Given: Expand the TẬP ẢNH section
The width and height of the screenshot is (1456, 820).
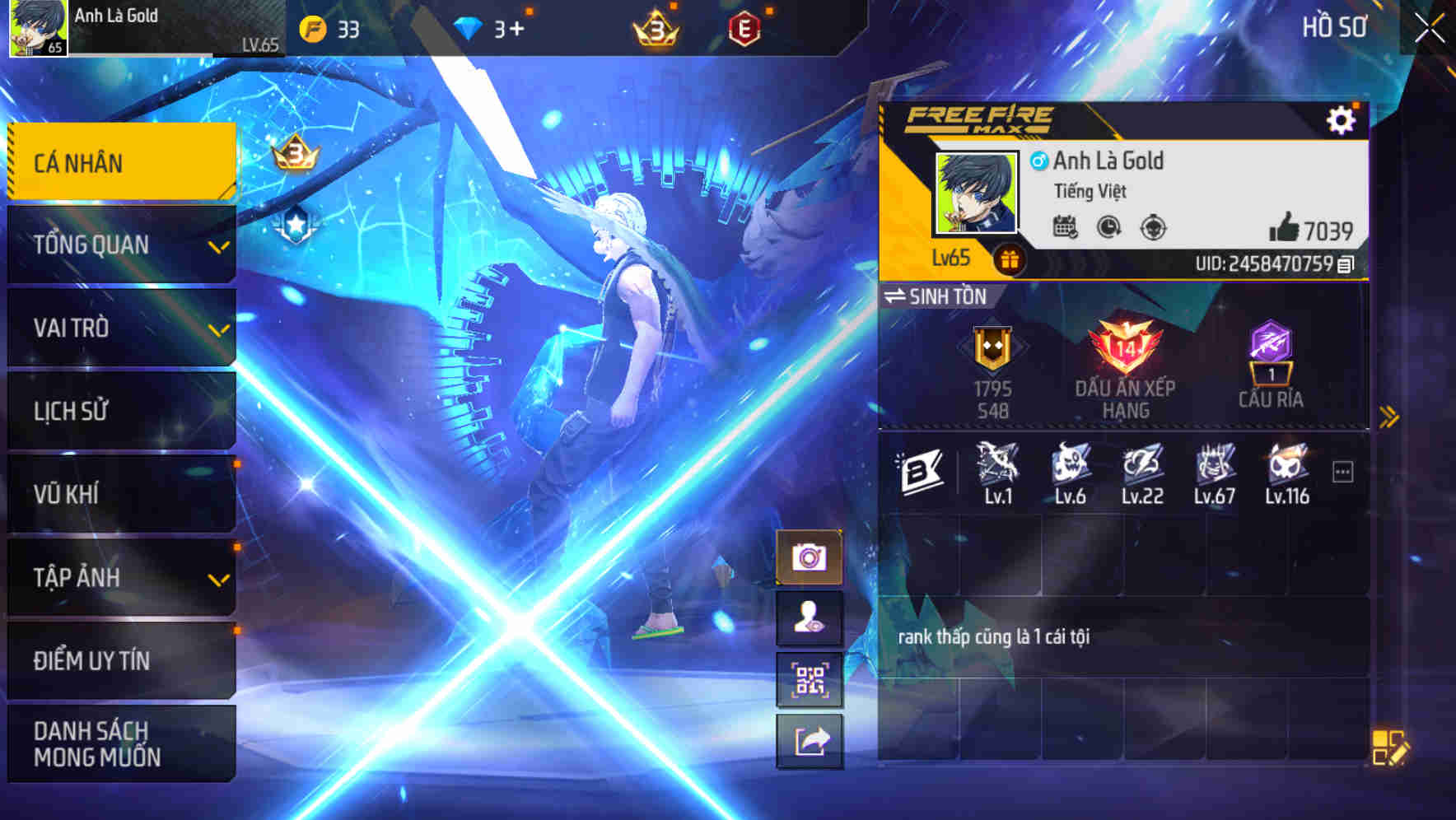Looking at the screenshot, I should [x=120, y=578].
